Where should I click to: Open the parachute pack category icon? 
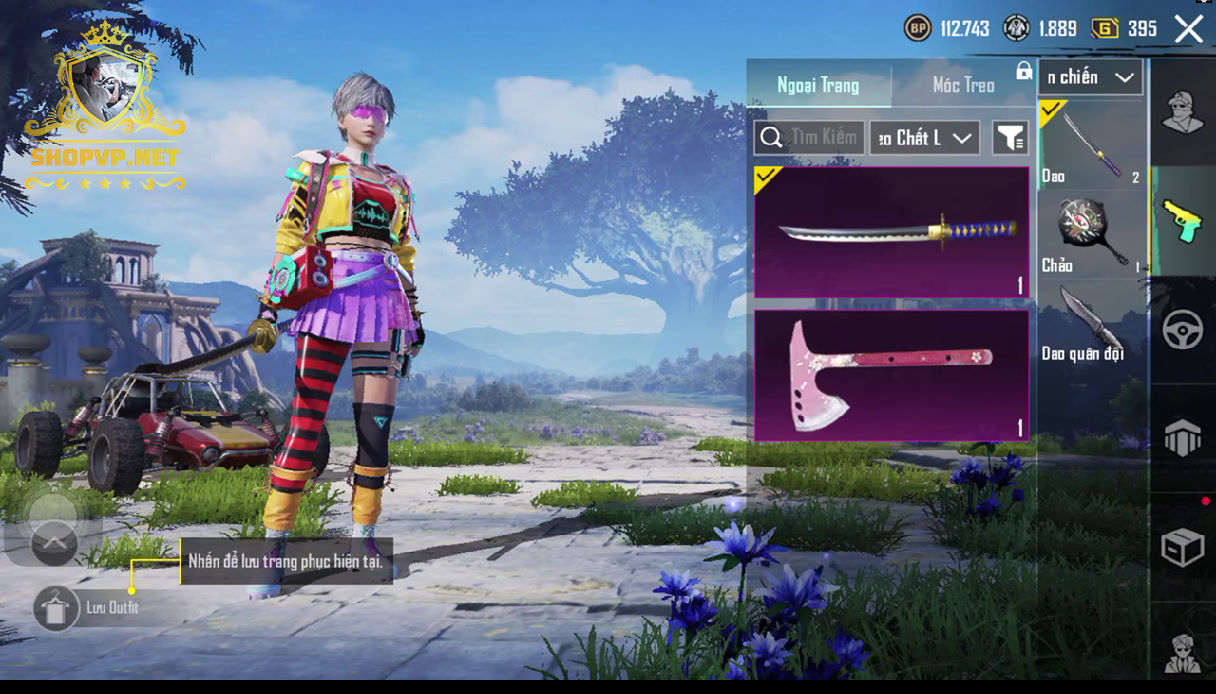coord(1182,438)
